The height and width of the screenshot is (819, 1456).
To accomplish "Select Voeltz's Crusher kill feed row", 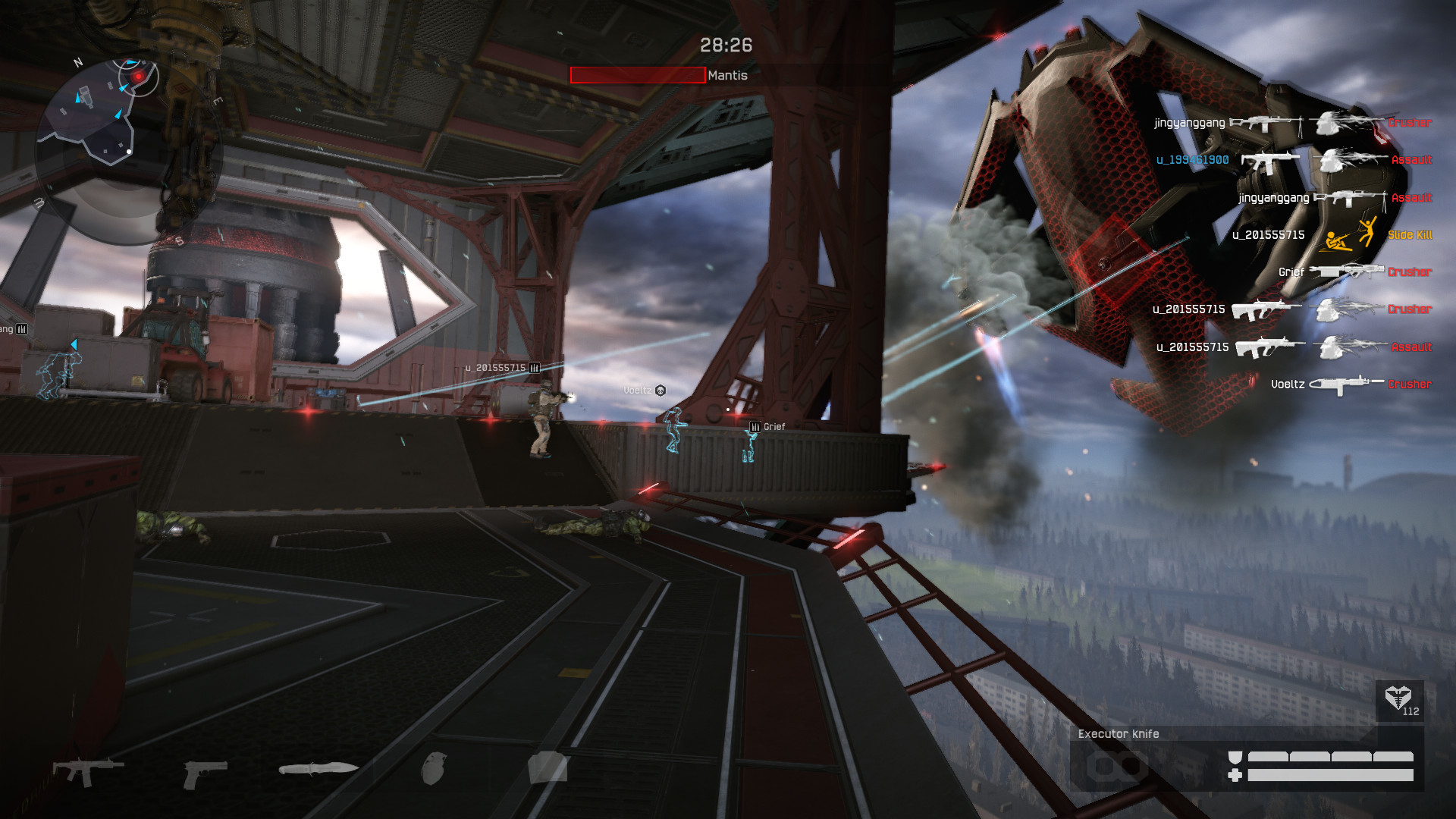I will (1350, 384).
